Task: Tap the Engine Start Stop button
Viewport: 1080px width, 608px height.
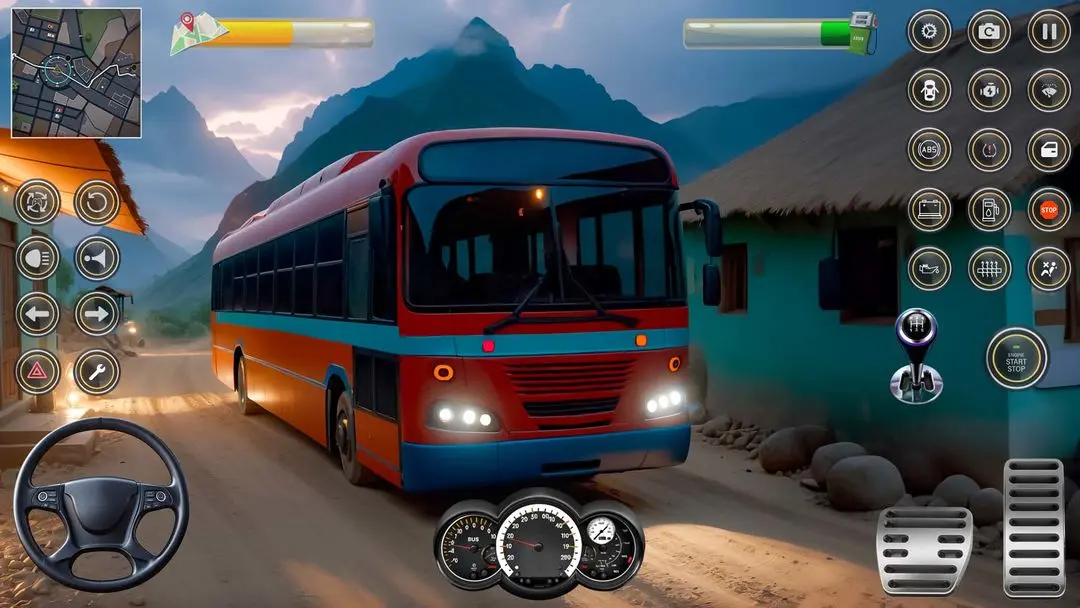Action: [x=1016, y=358]
